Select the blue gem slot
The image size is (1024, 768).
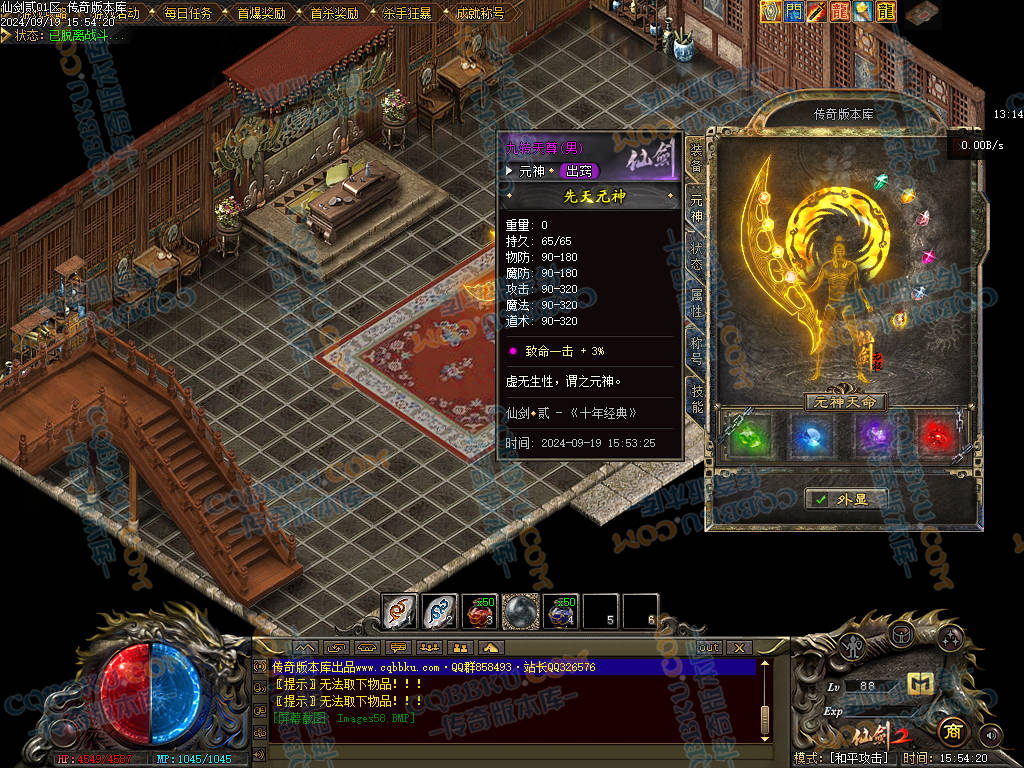(x=814, y=437)
